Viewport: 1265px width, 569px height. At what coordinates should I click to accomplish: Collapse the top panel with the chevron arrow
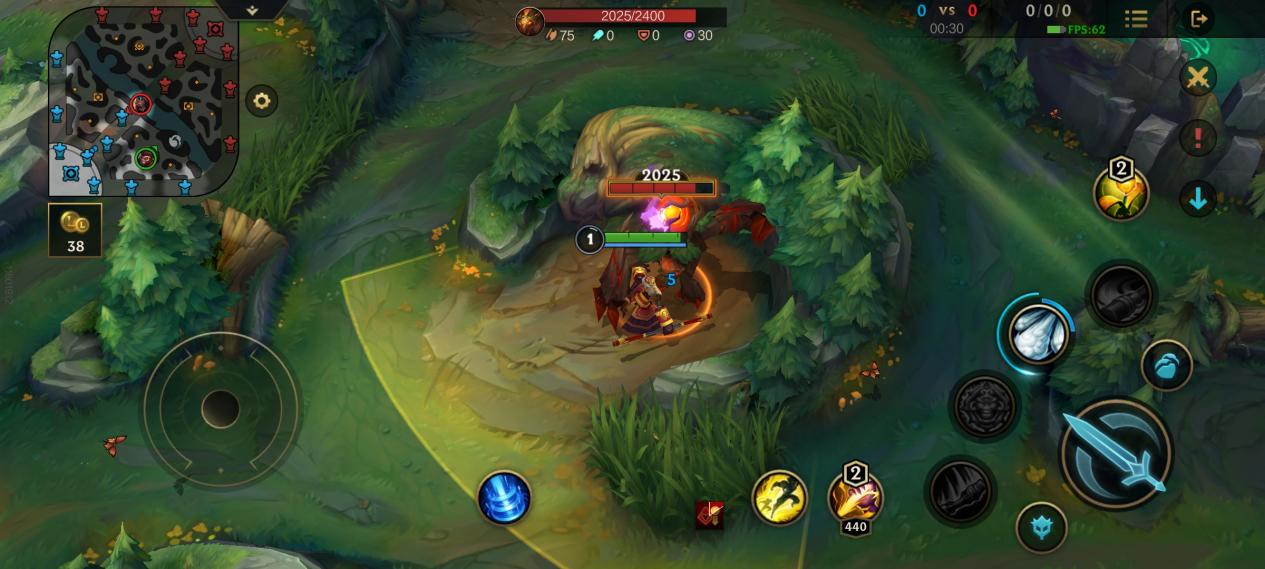click(252, 10)
